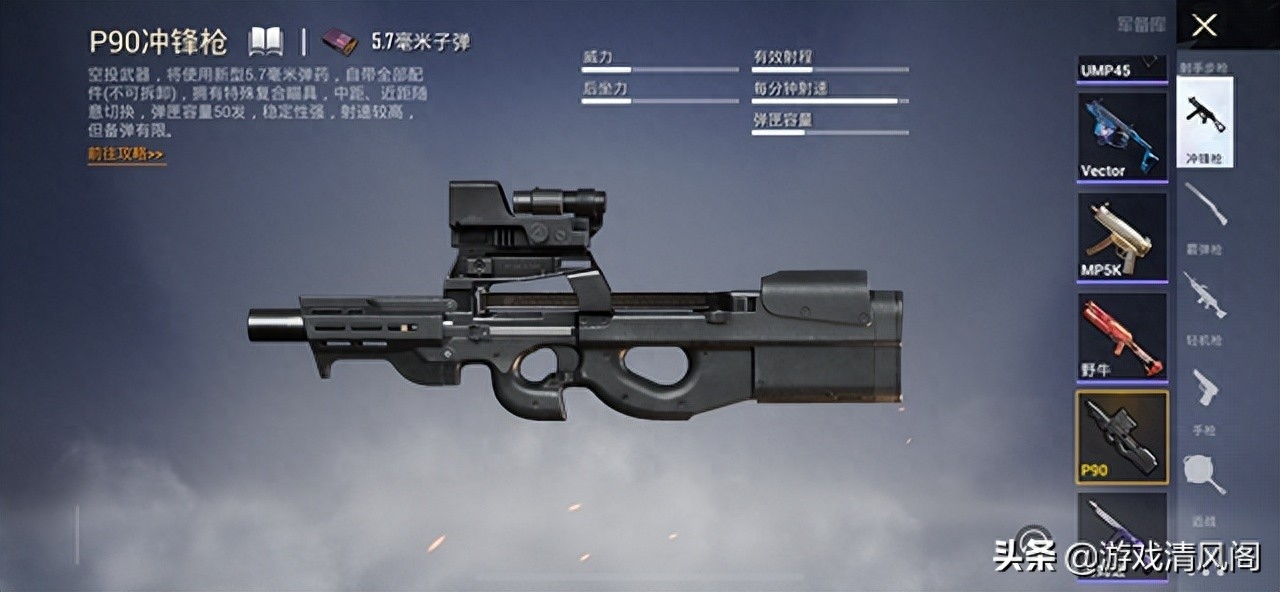Select the 野牛 (Bizon) weapon thumbnail
The width and height of the screenshot is (1280, 592).
tap(1122, 337)
